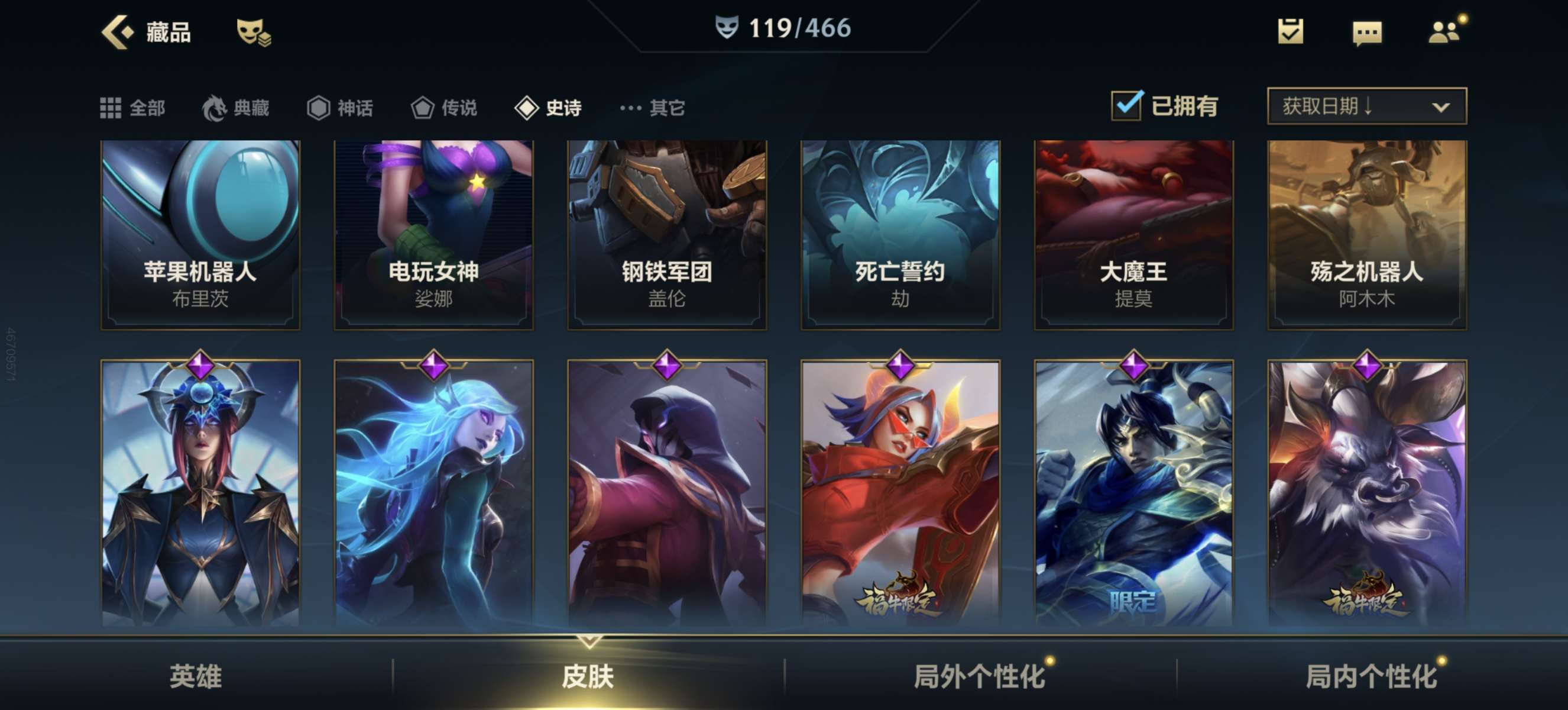Select the grid icon on the 全部 filter
The width and height of the screenshot is (1568, 710).
coord(111,107)
